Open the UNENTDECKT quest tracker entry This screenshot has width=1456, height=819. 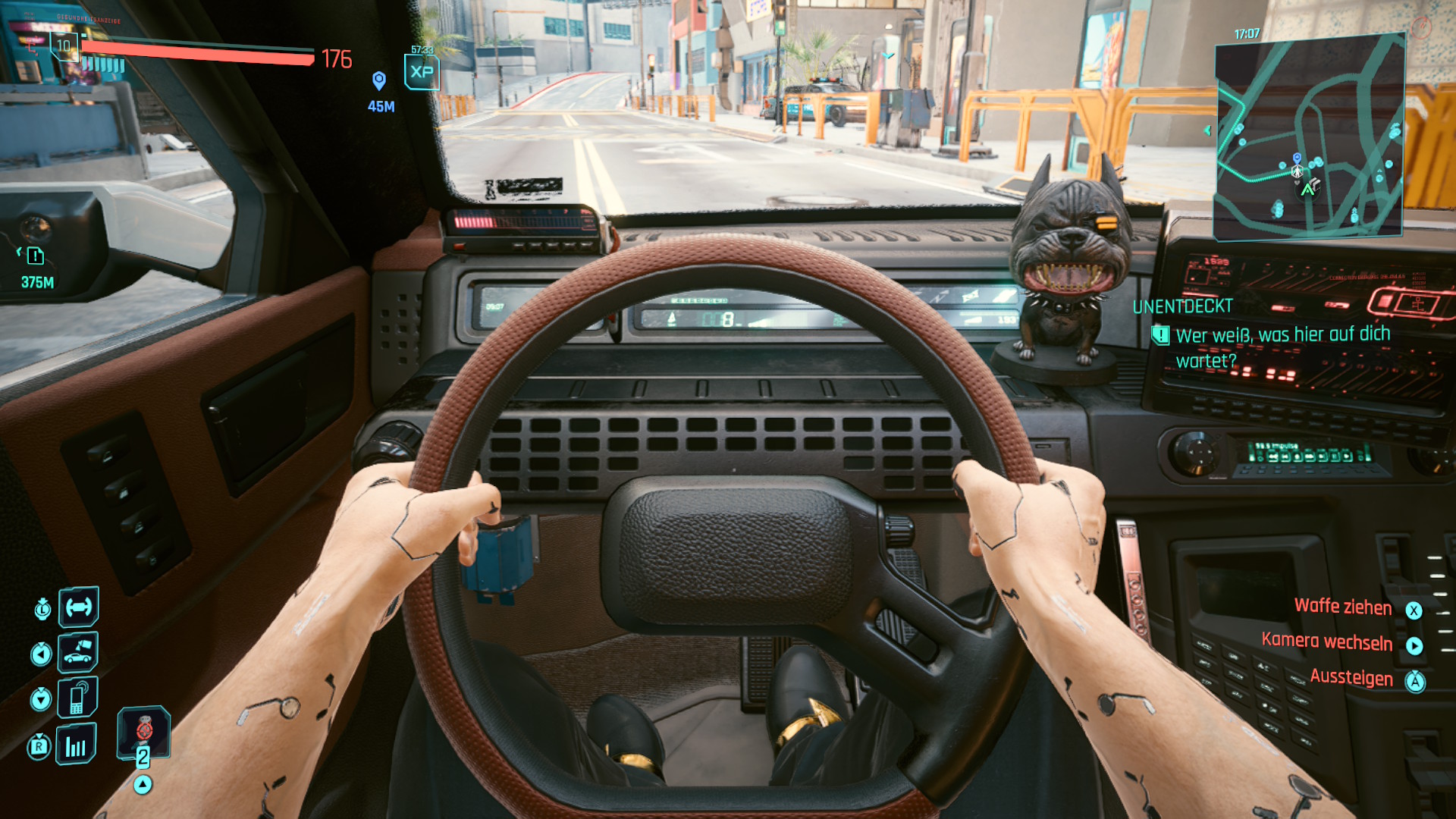coord(1183,307)
